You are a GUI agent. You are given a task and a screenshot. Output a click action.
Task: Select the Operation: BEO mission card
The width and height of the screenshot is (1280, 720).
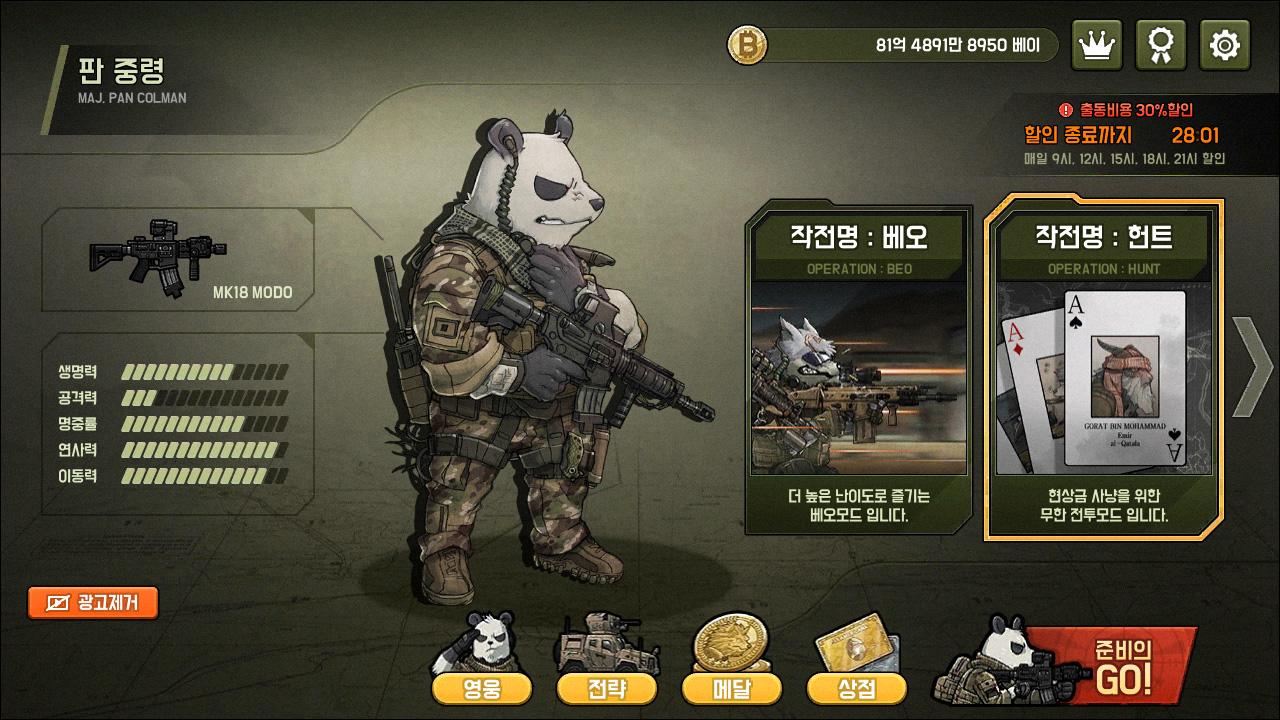coord(859,367)
